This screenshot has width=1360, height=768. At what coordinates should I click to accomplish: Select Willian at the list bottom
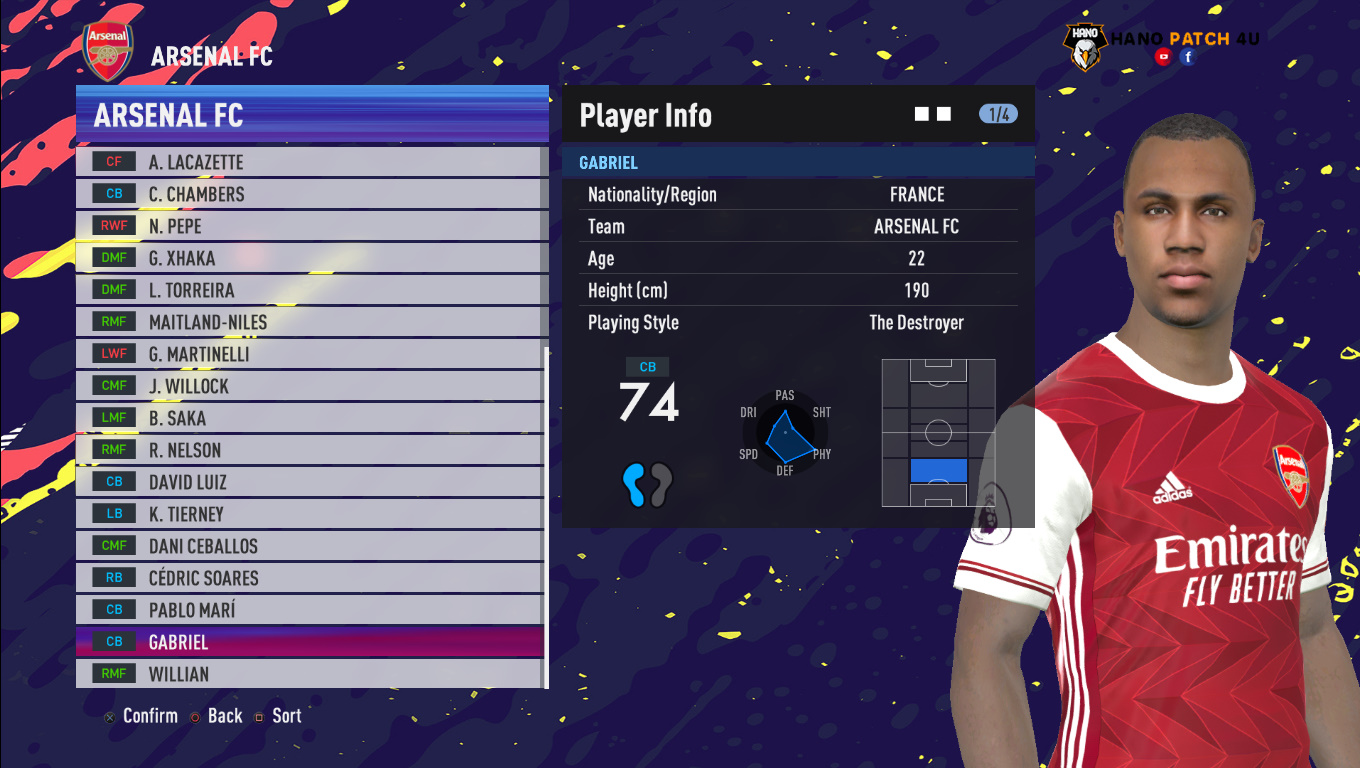point(310,674)
